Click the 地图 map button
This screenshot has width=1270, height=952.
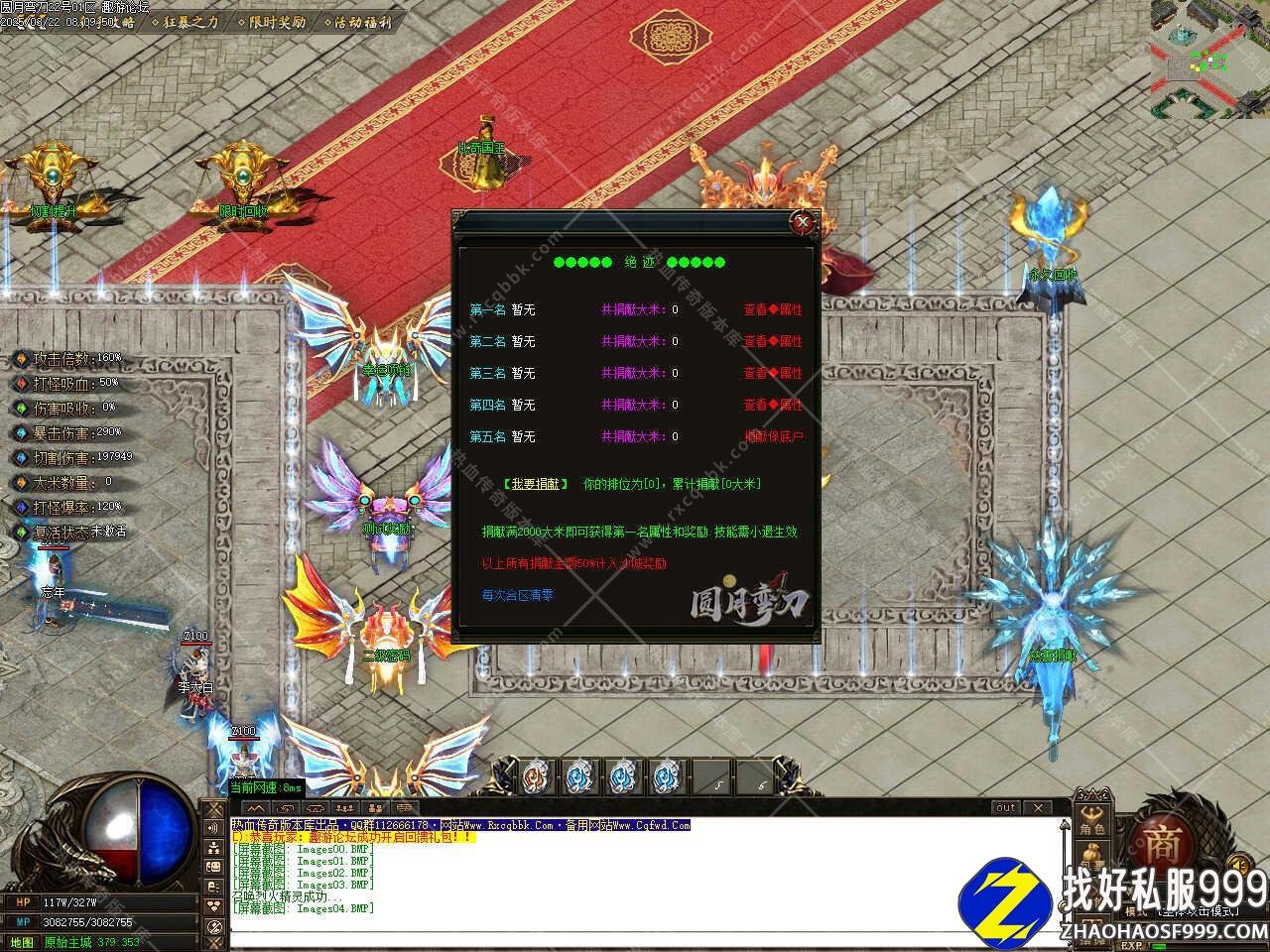[x=21, y=942]
